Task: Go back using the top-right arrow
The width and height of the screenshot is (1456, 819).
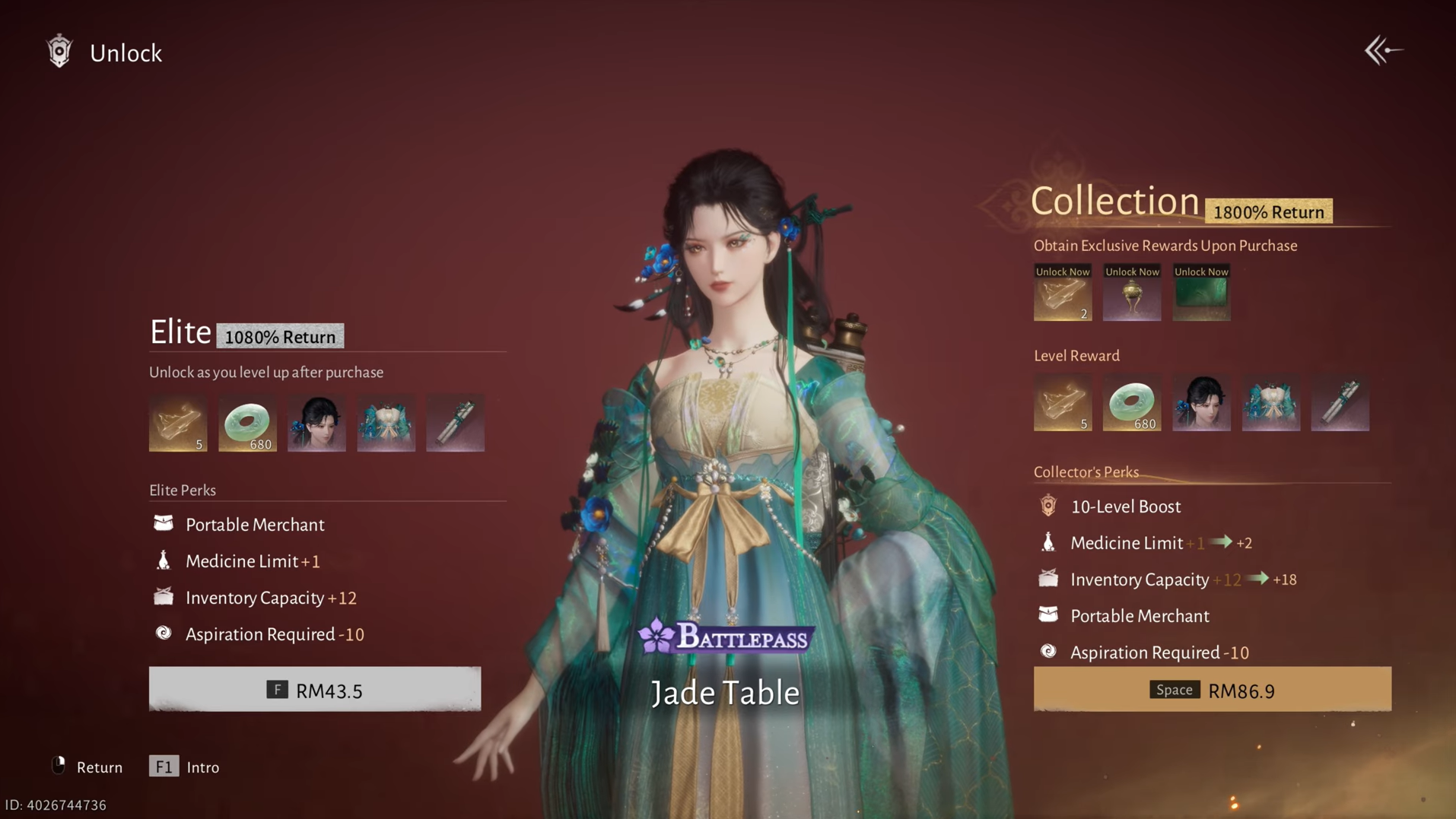Action: 1383,51
